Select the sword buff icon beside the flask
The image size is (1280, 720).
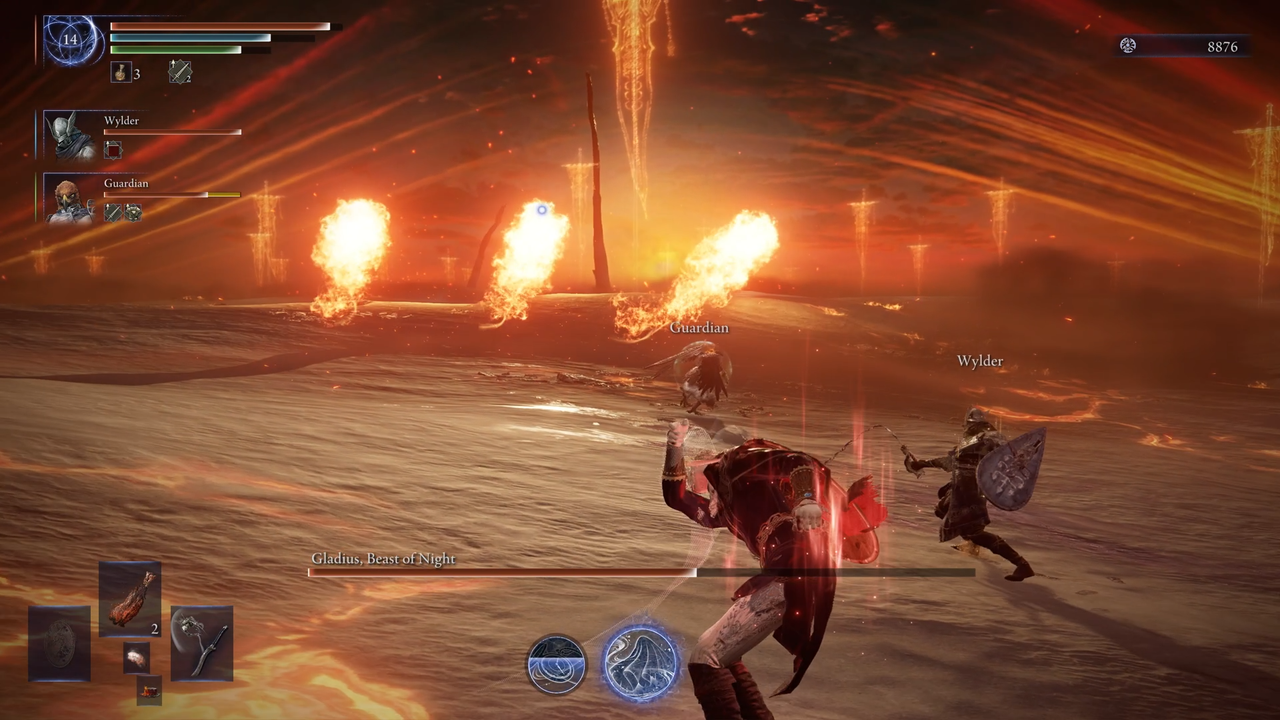tap(180, 72)
